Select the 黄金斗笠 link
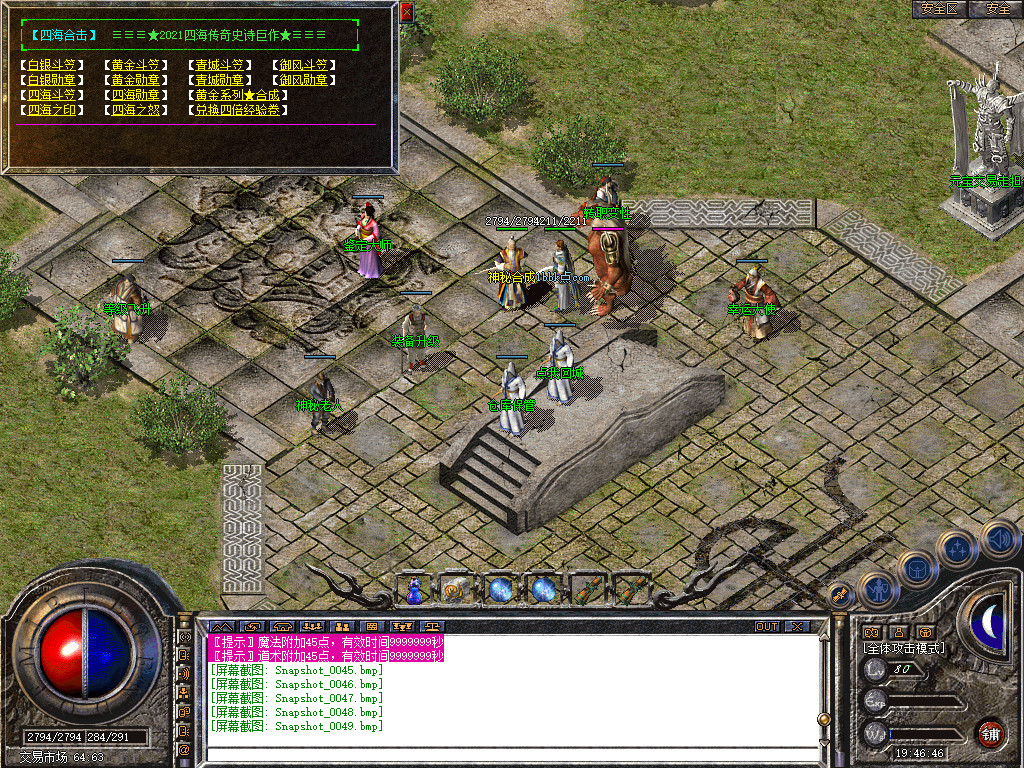 pos(134,66)
